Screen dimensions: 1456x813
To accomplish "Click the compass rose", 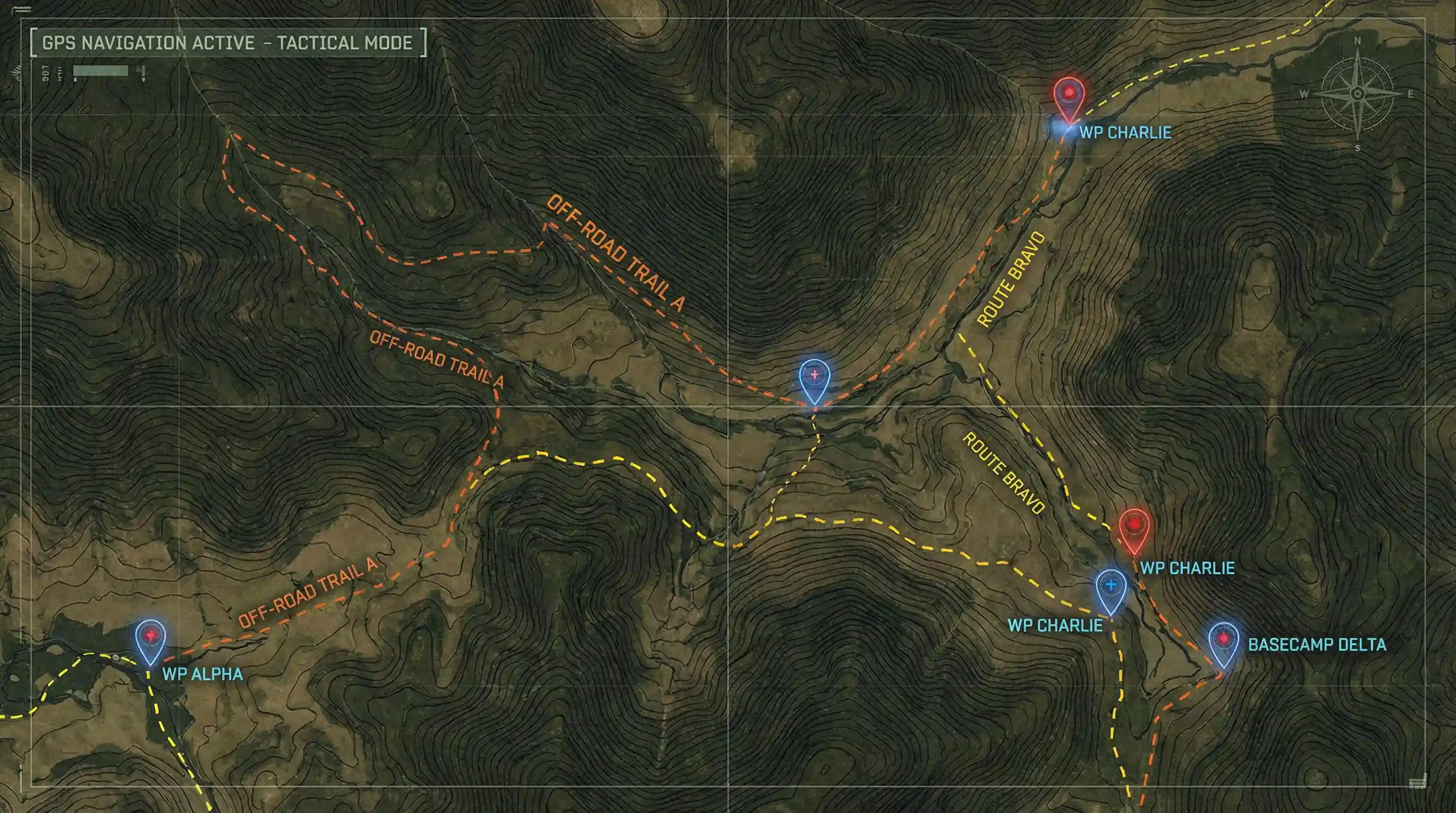I will pos(1357,94).
